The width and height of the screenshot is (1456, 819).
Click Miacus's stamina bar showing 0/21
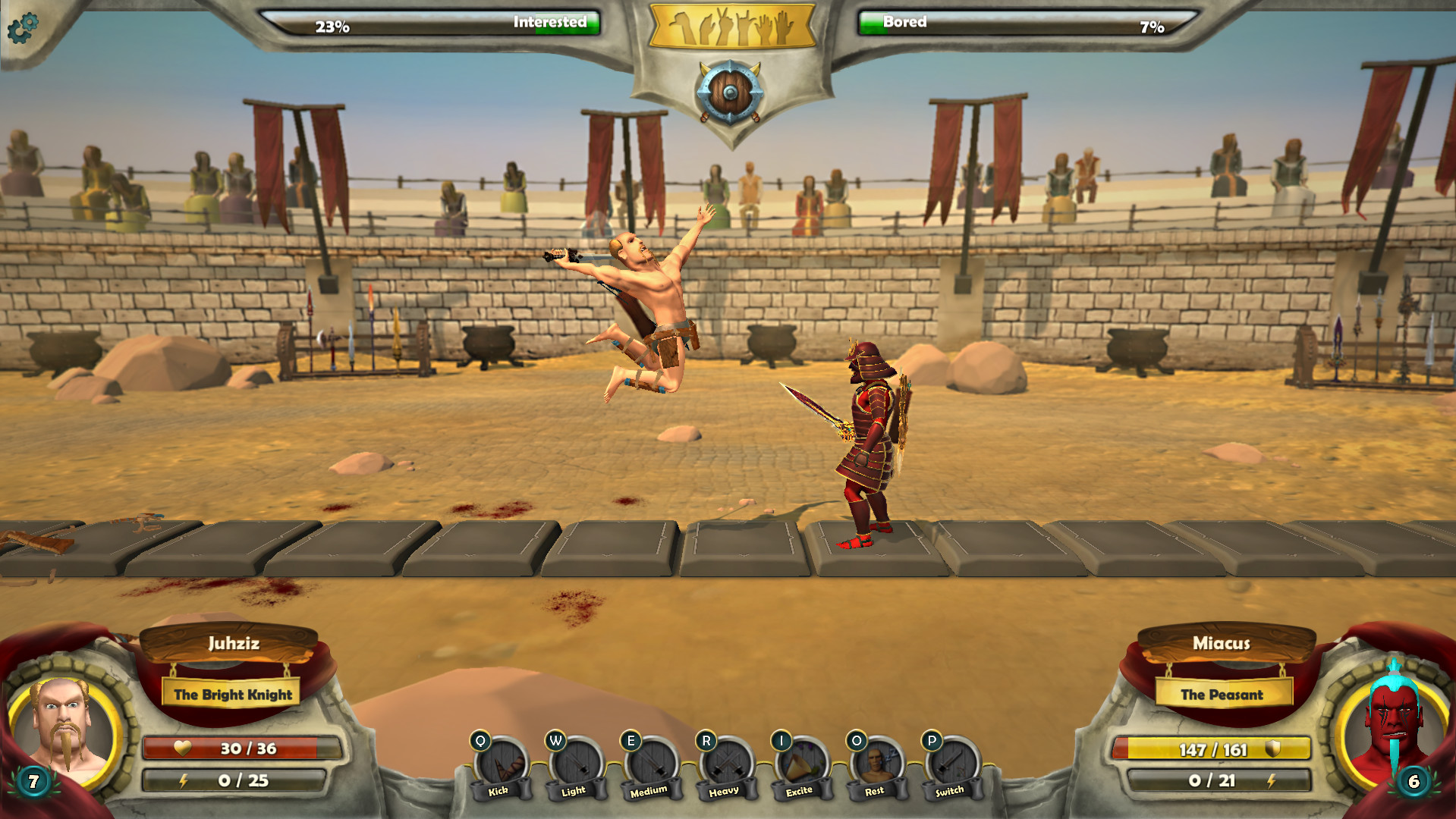tap(1212, 781)
